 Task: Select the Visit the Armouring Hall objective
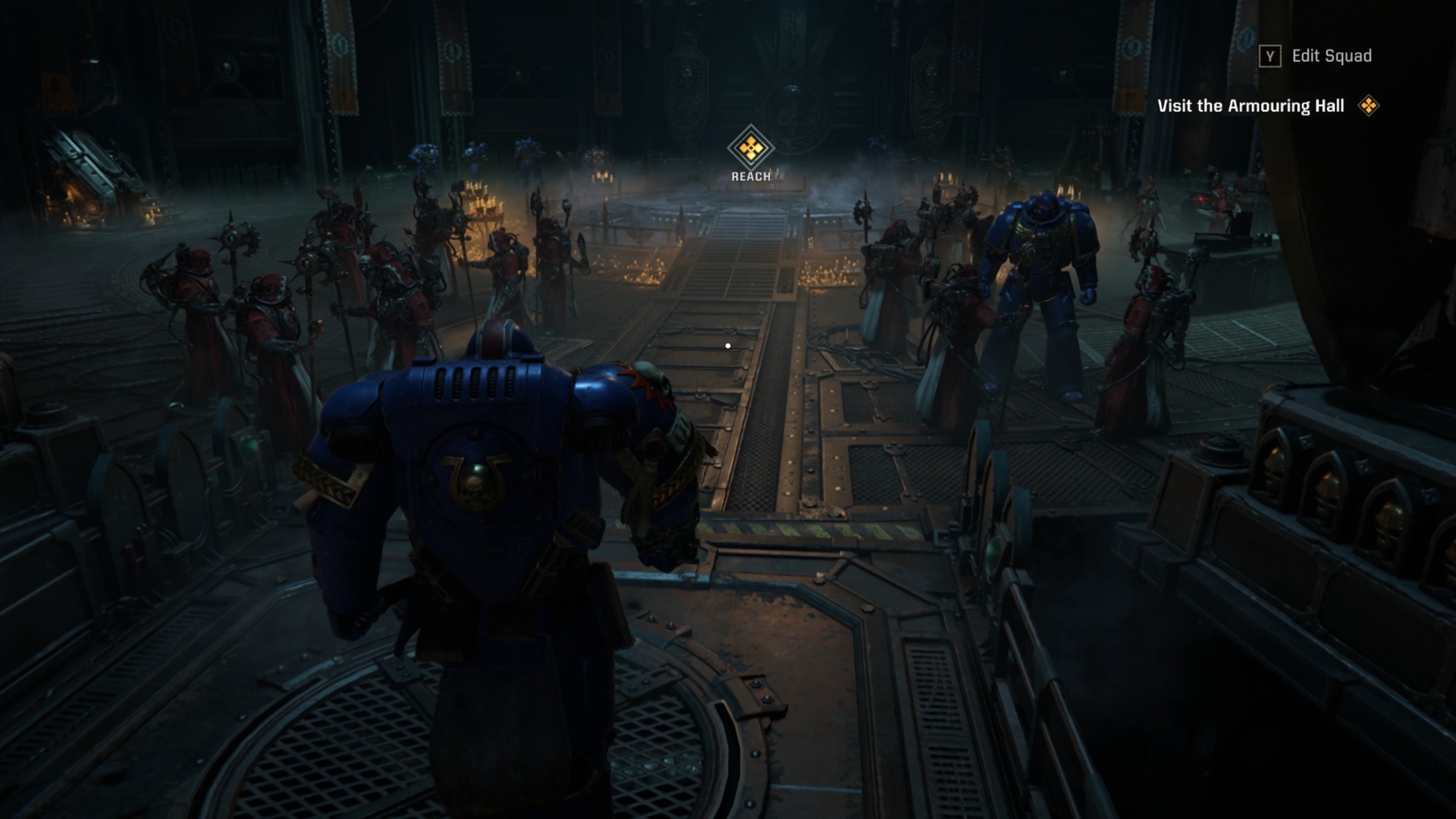pyautogui.click(x=1251, y=106)
